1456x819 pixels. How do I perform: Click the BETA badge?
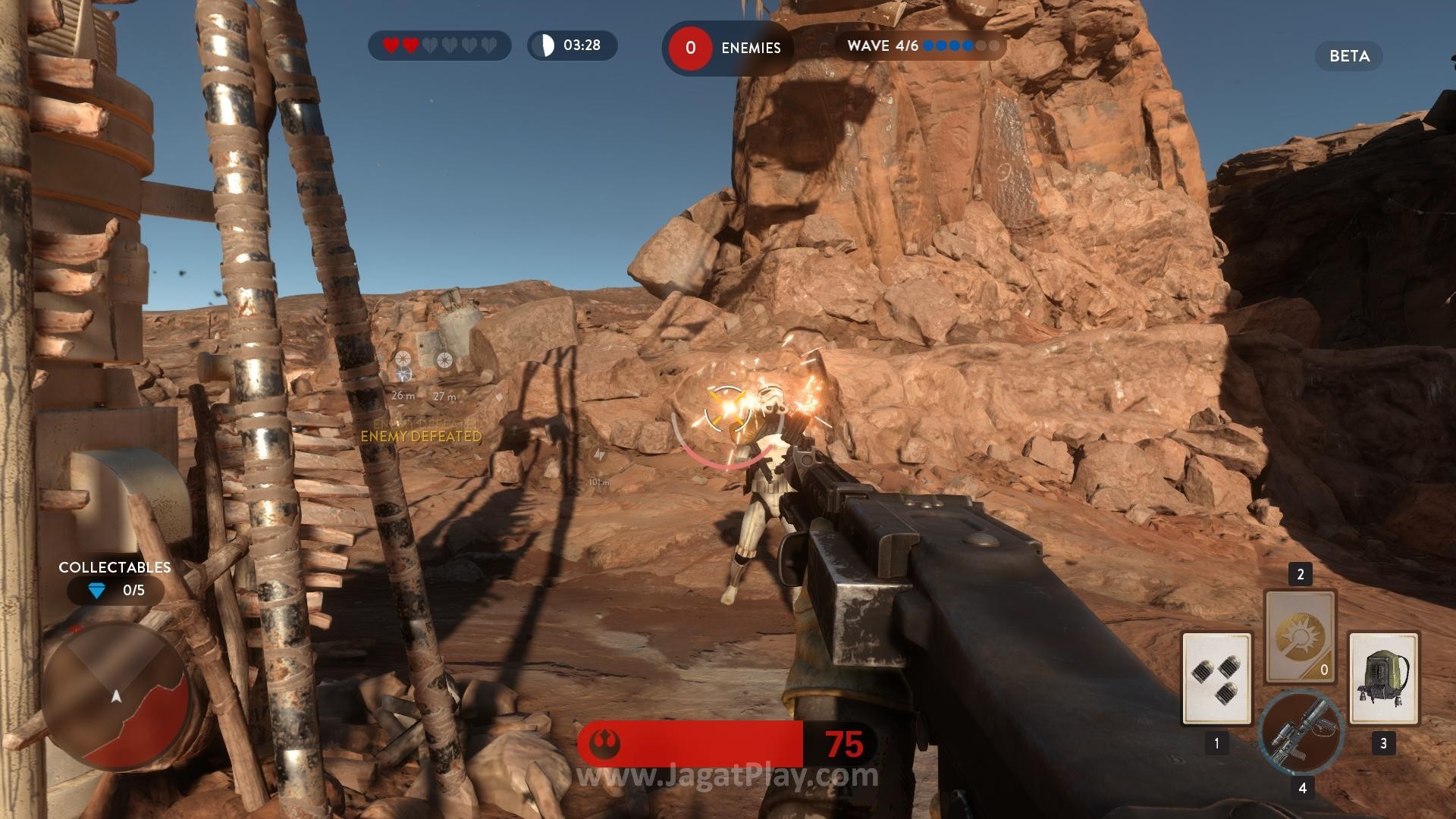pos(1348,56)
